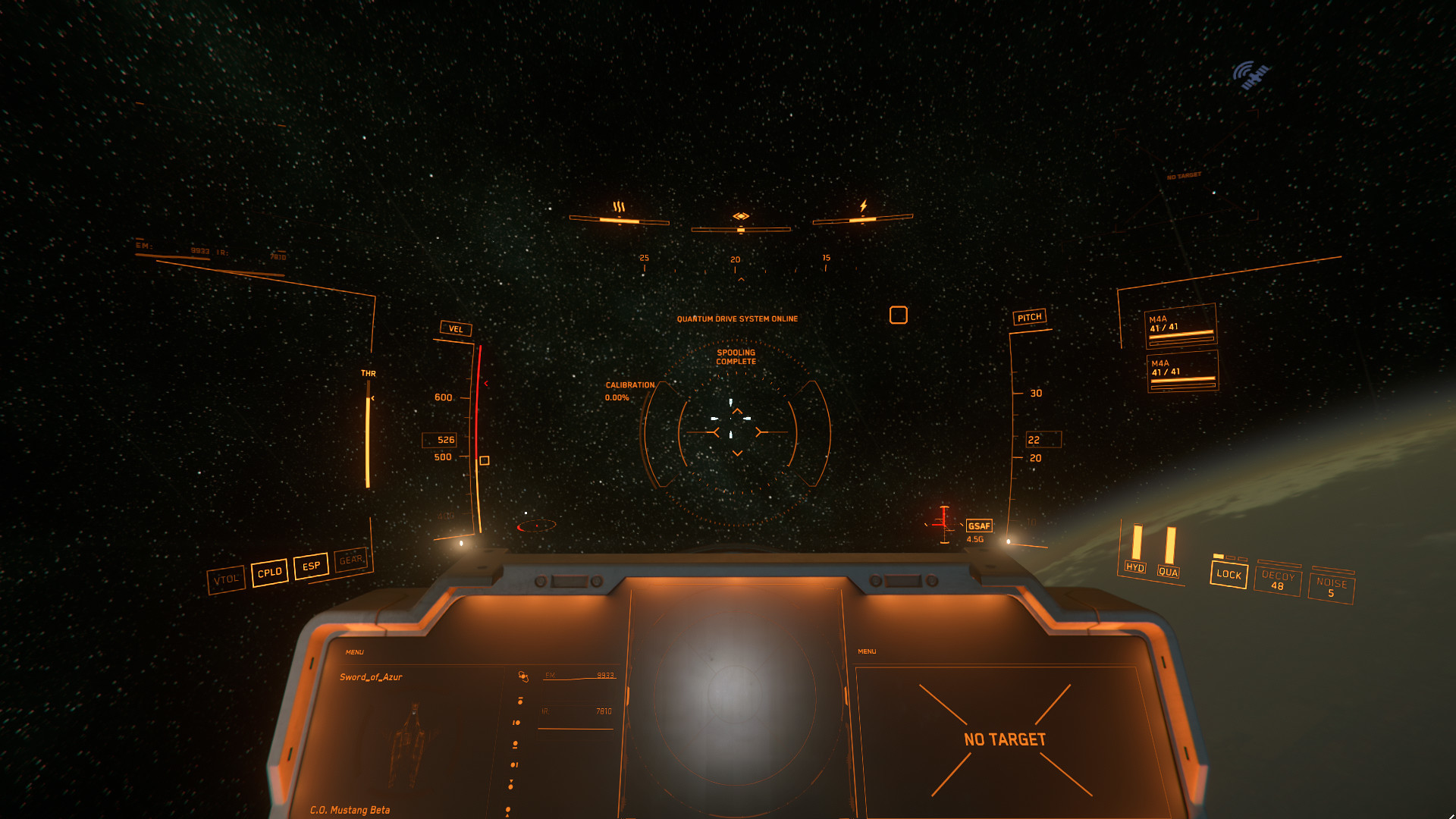Open the MENU on the NO TARGET display

[867, 651]
